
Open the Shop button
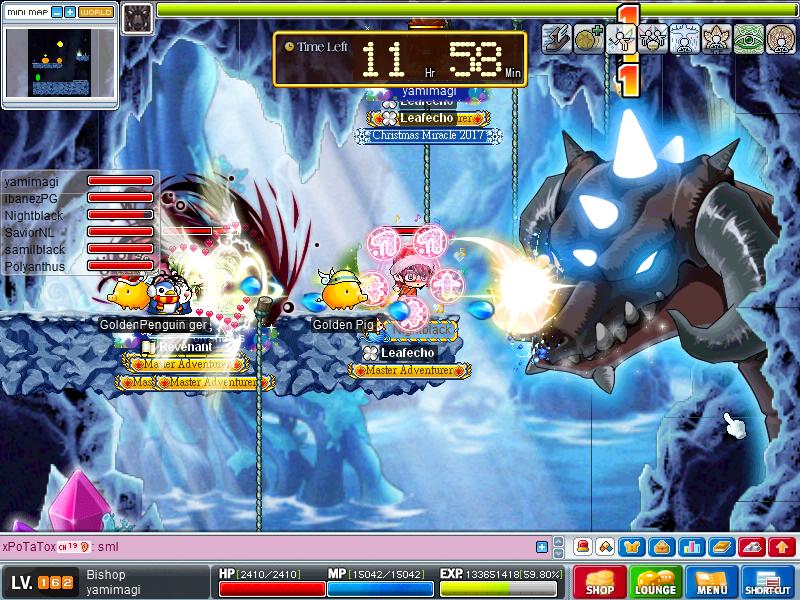click(599, 582)
